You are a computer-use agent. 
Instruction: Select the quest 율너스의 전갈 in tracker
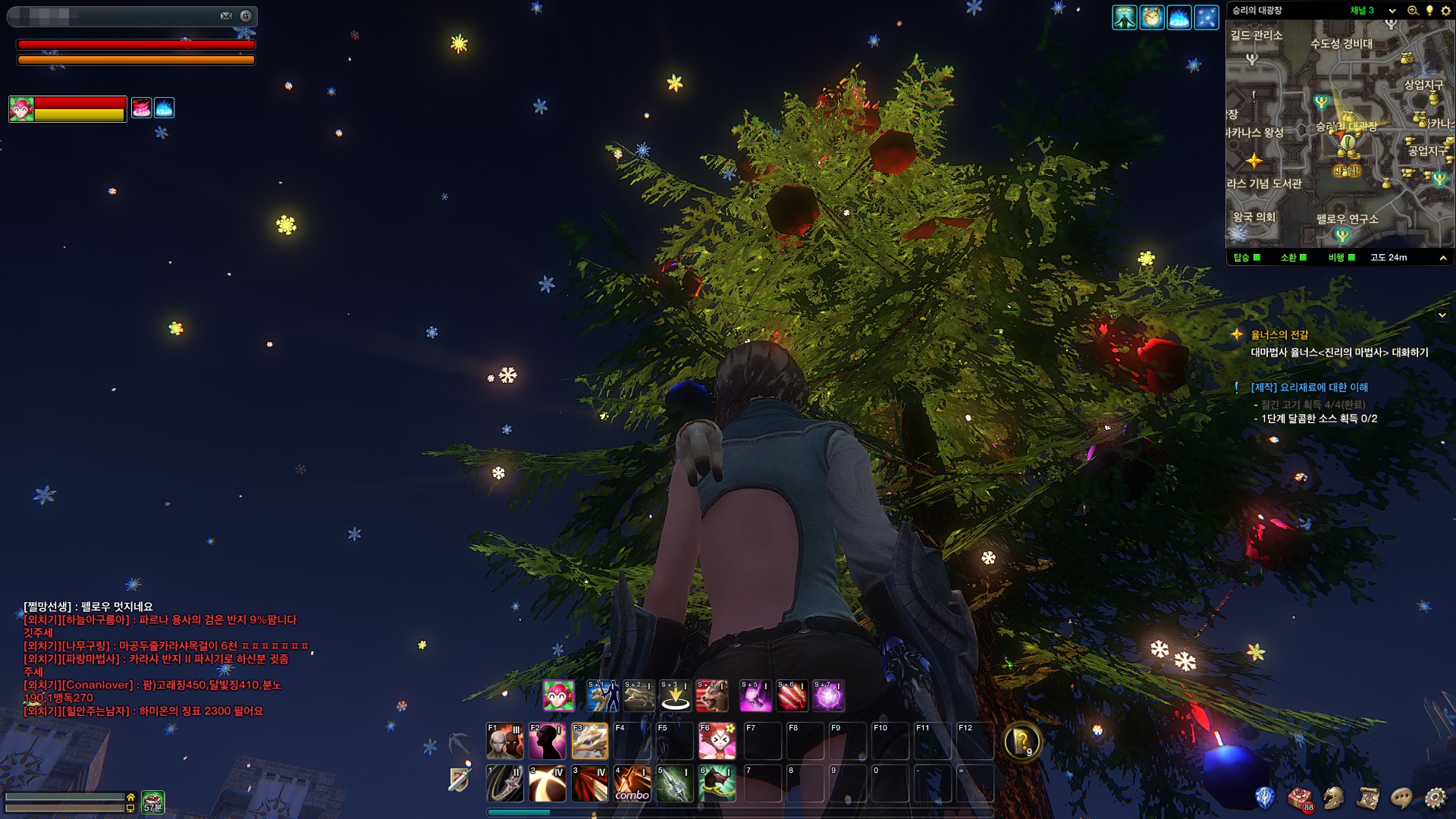click(1279, 334)
